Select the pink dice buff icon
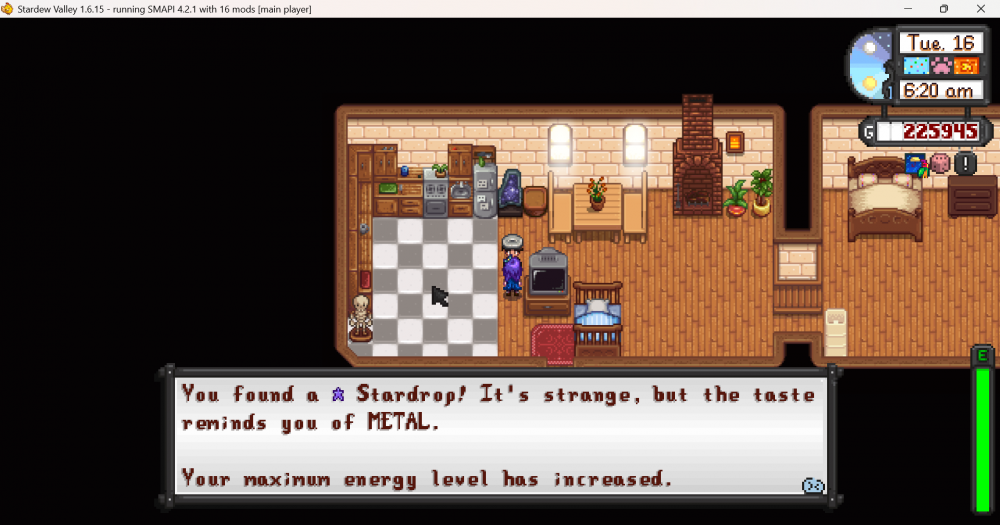This screenshot has width=1000, height=525. [940, 163]
